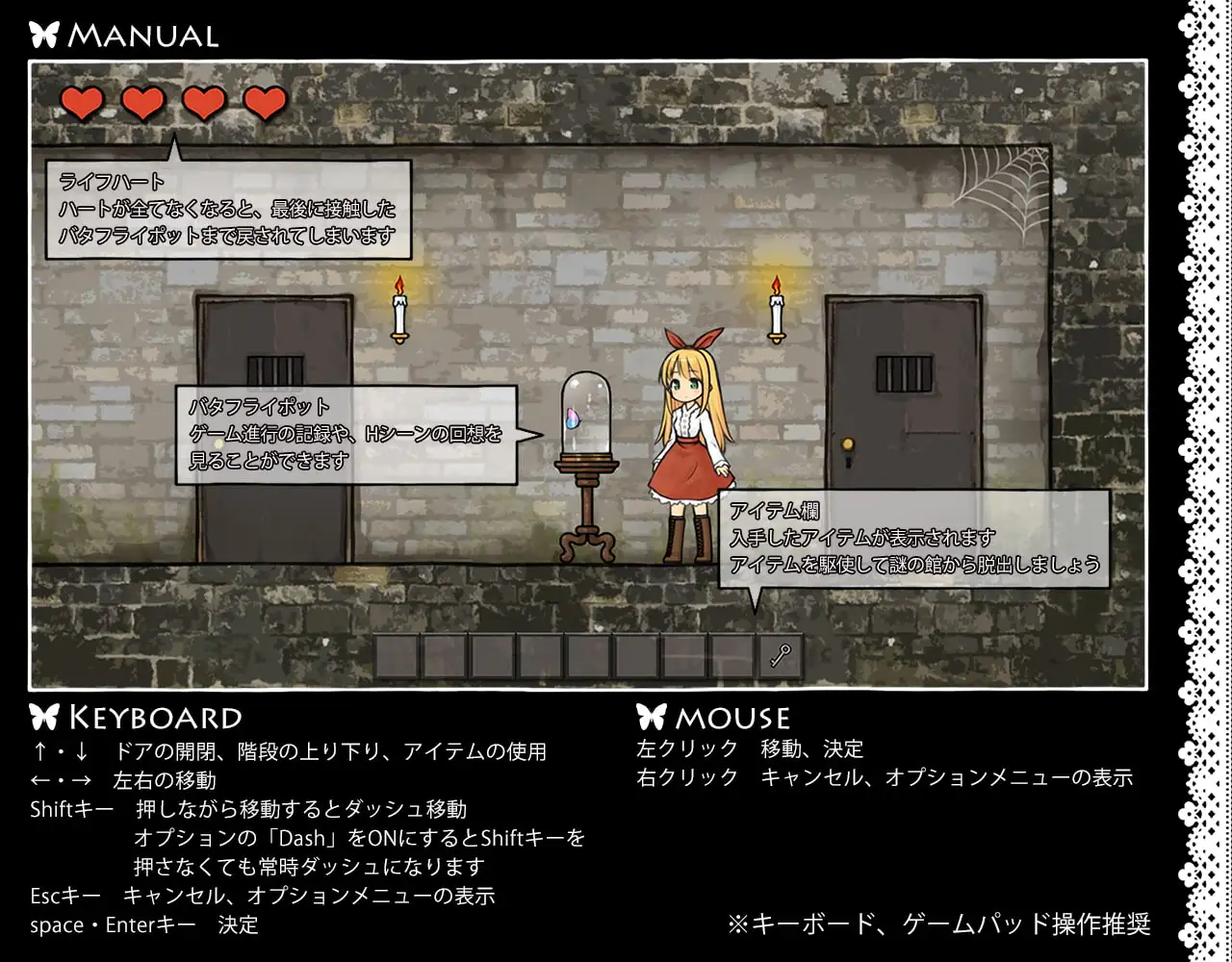Image resolution: width=1232 pixels, height=962 pixels.
Task: Click the butterfly inside the glass dome
Action: pos(571,418)
